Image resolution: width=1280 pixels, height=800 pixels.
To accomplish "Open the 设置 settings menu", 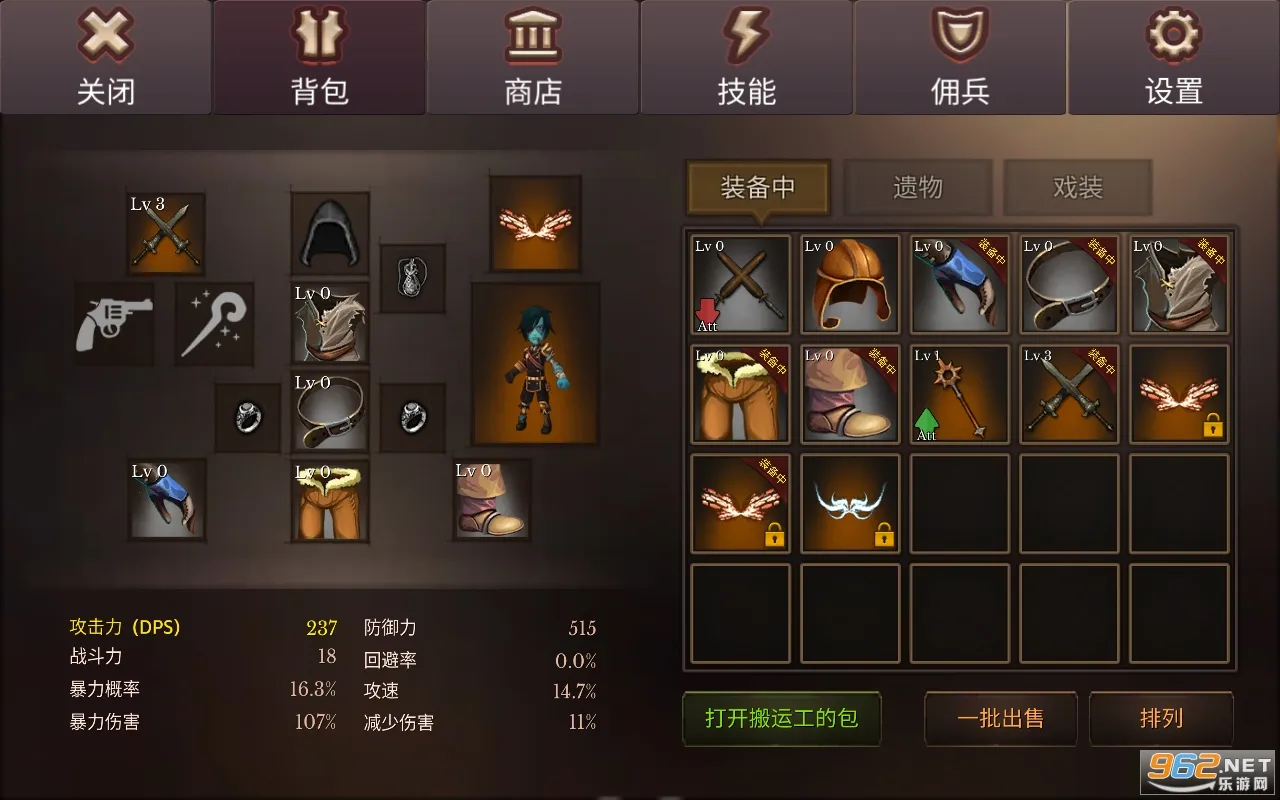I will point(1172,57).
